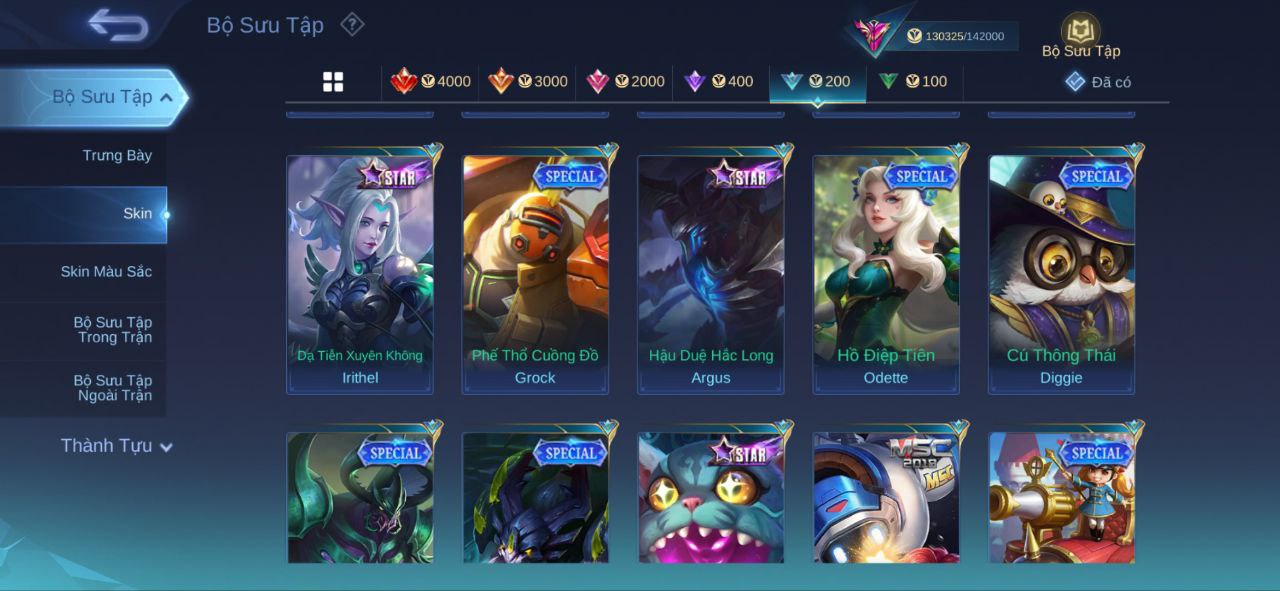Screen dimensions: 1280x591
Task: Choose the 3000 point tier tab
Action: coord(528,82)
